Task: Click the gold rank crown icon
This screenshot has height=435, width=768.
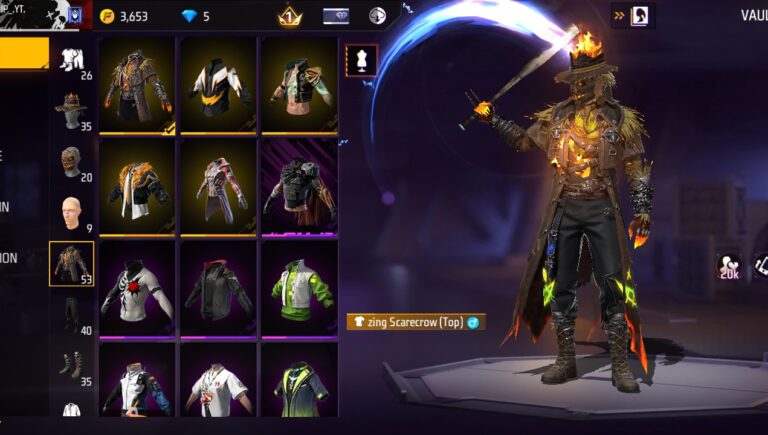Action: tap(289, 16)
